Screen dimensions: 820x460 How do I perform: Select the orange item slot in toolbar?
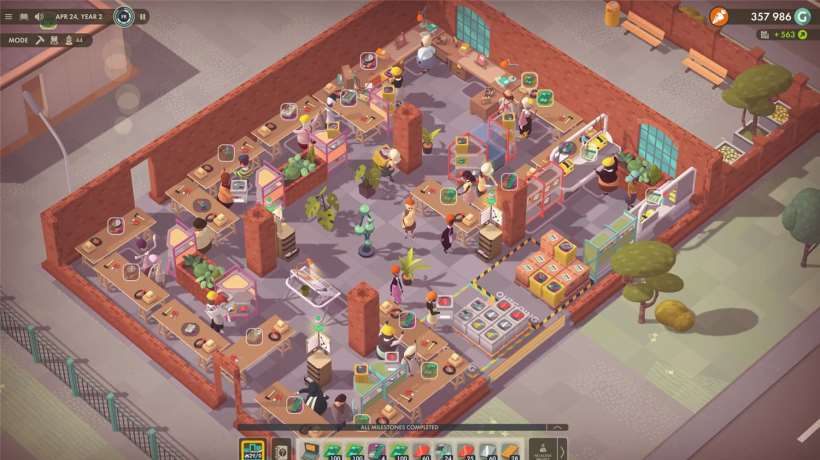point(509,450)
